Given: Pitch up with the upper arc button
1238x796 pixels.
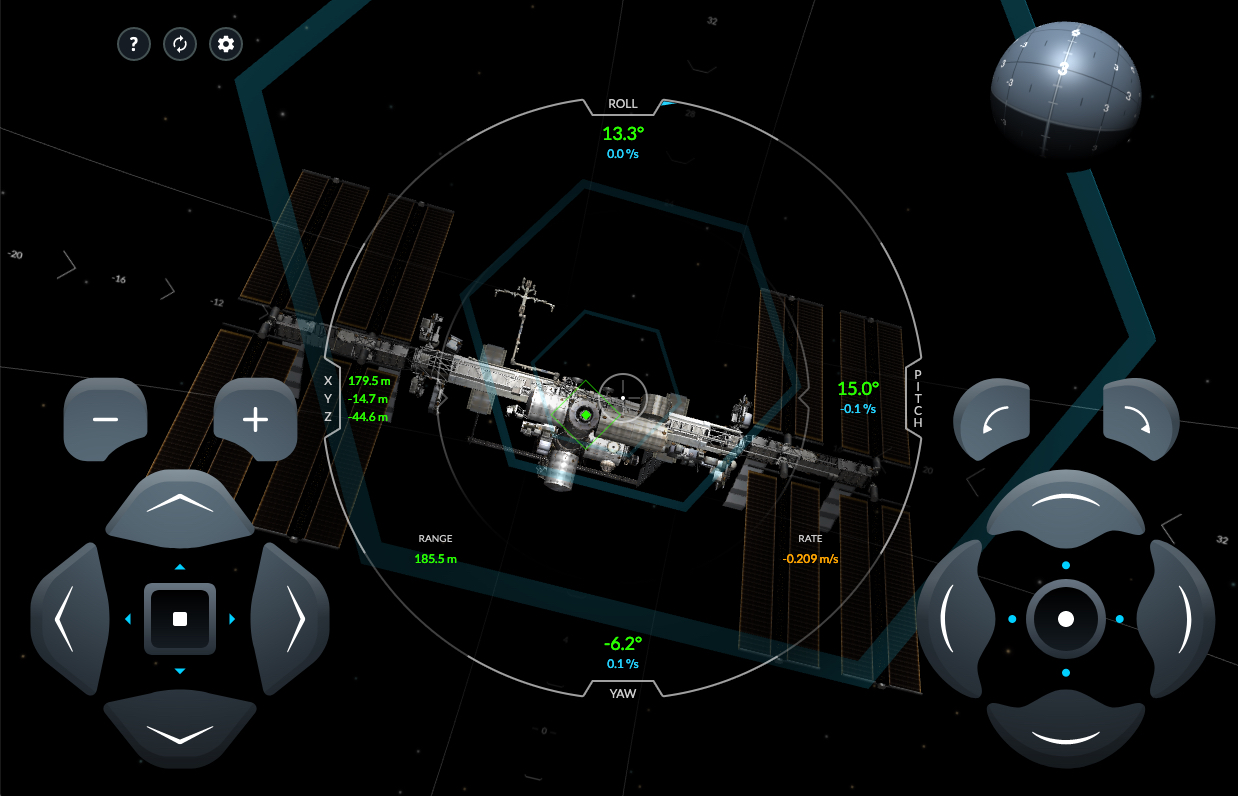Looking at the screenshot, I should click(1066, 505).
